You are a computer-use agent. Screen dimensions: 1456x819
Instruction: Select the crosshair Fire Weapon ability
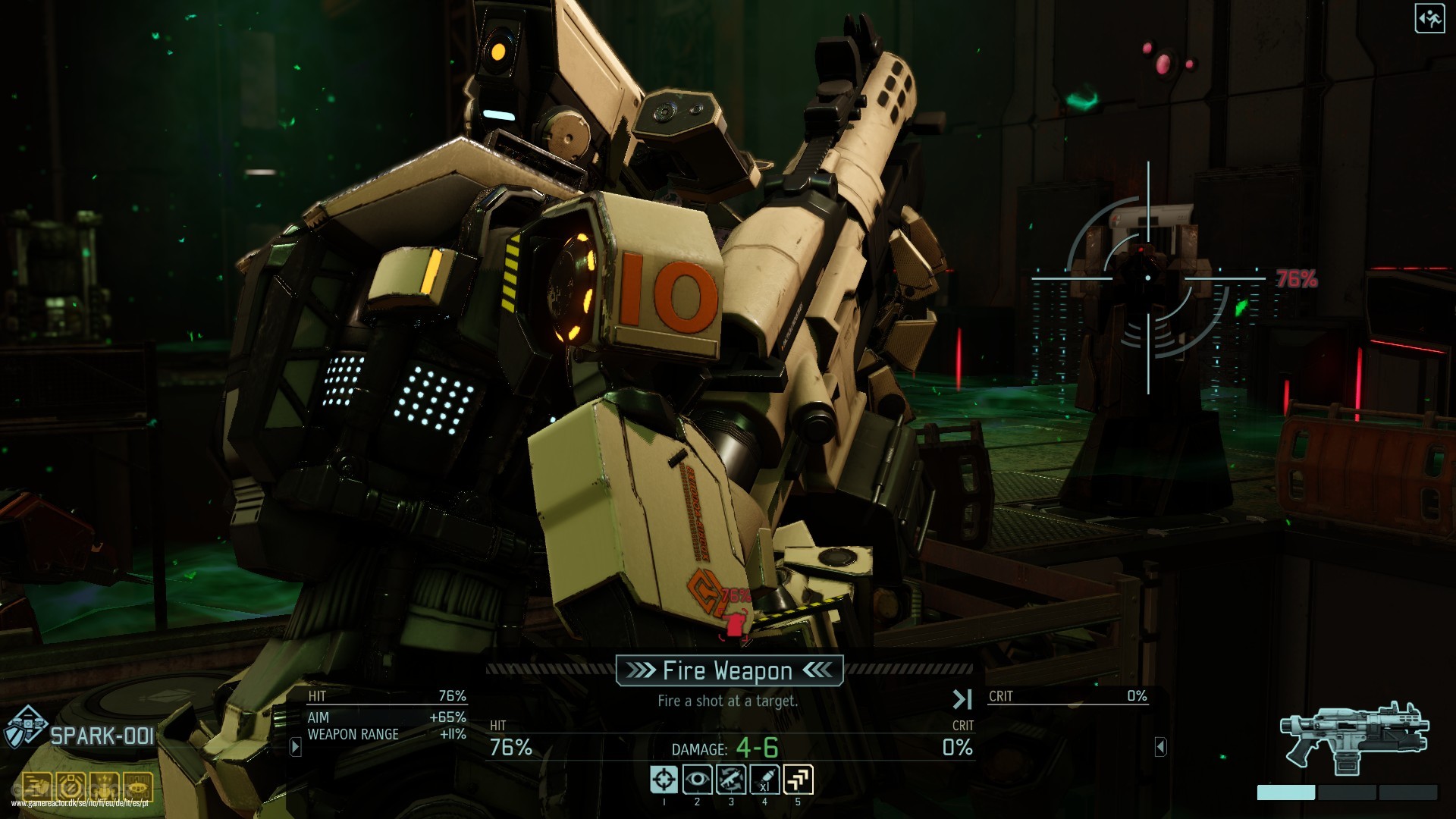pos(664,780)
